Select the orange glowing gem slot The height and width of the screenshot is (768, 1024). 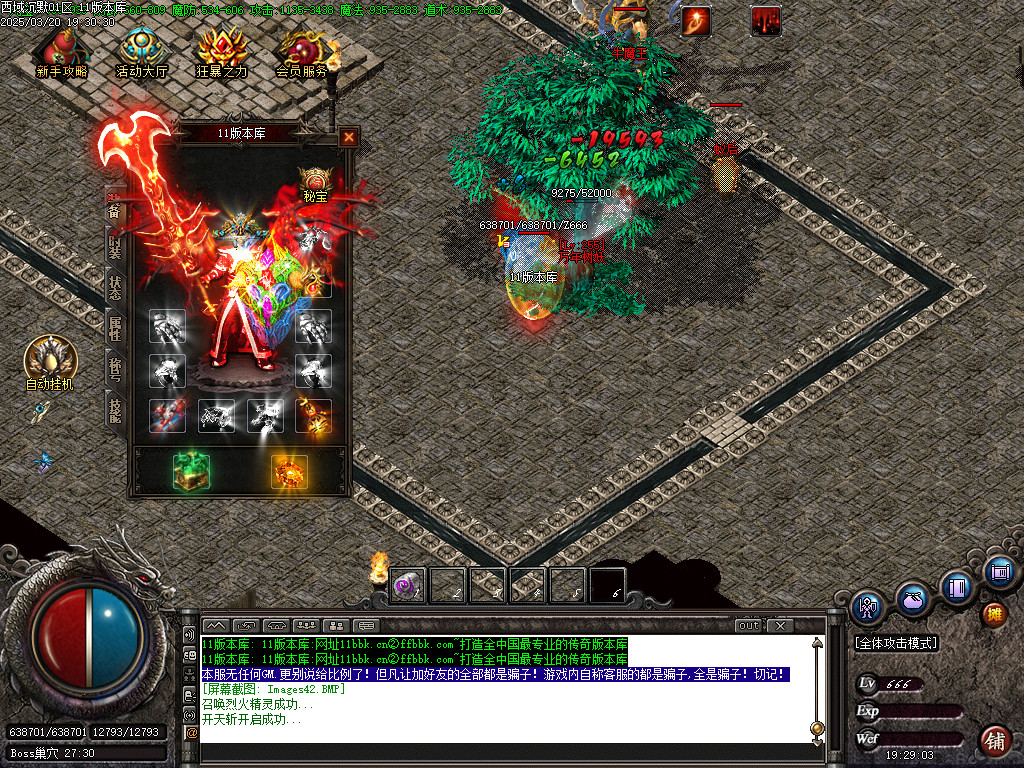coord(290,471)
